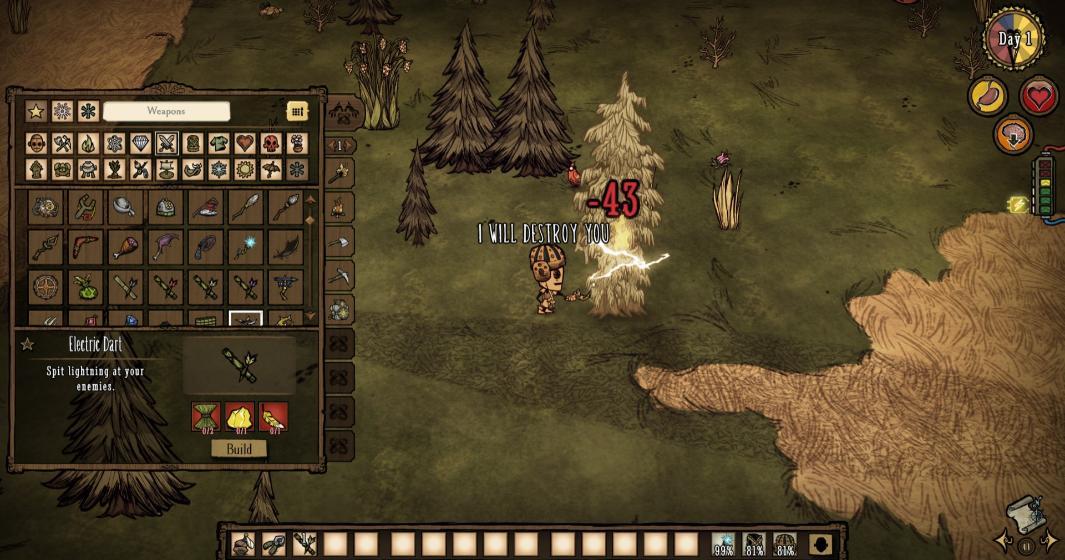Screen dimensions: 1065x560
Task: Click the gold nugget ingredient icon
Action: [240, 417]
